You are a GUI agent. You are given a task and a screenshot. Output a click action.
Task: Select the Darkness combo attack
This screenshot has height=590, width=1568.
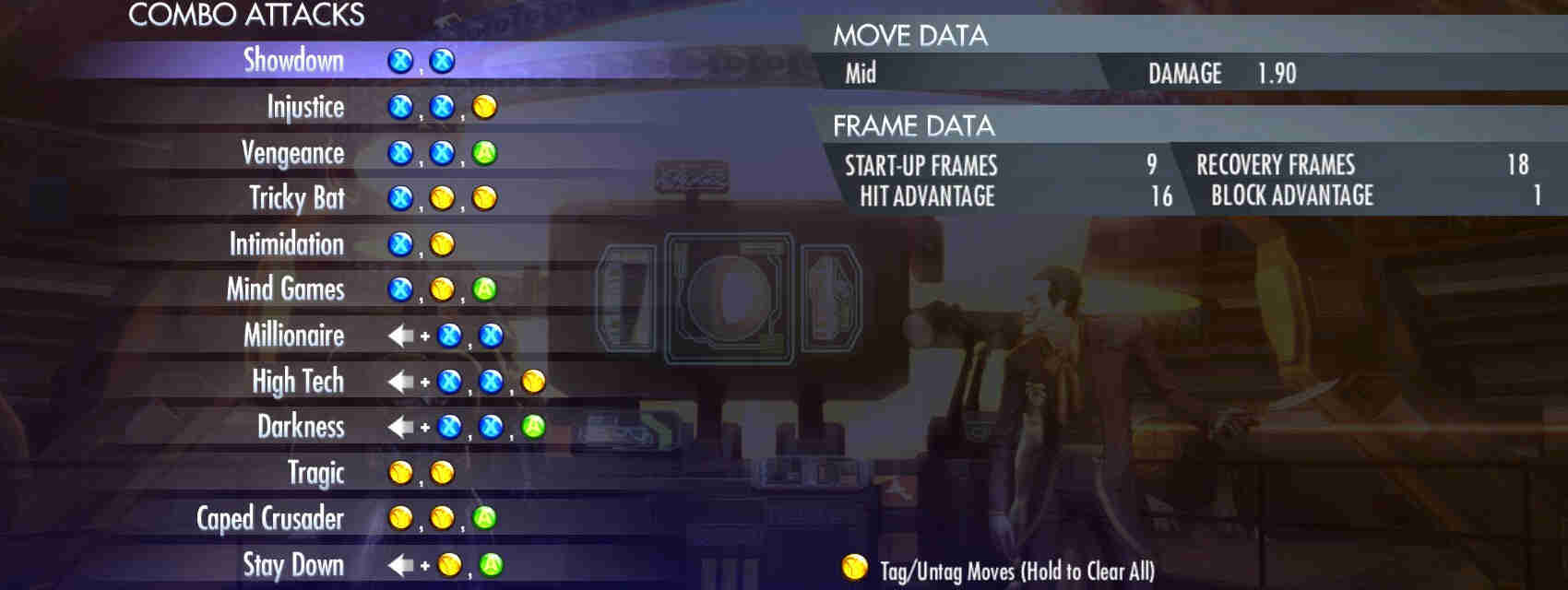pos(300,427)
